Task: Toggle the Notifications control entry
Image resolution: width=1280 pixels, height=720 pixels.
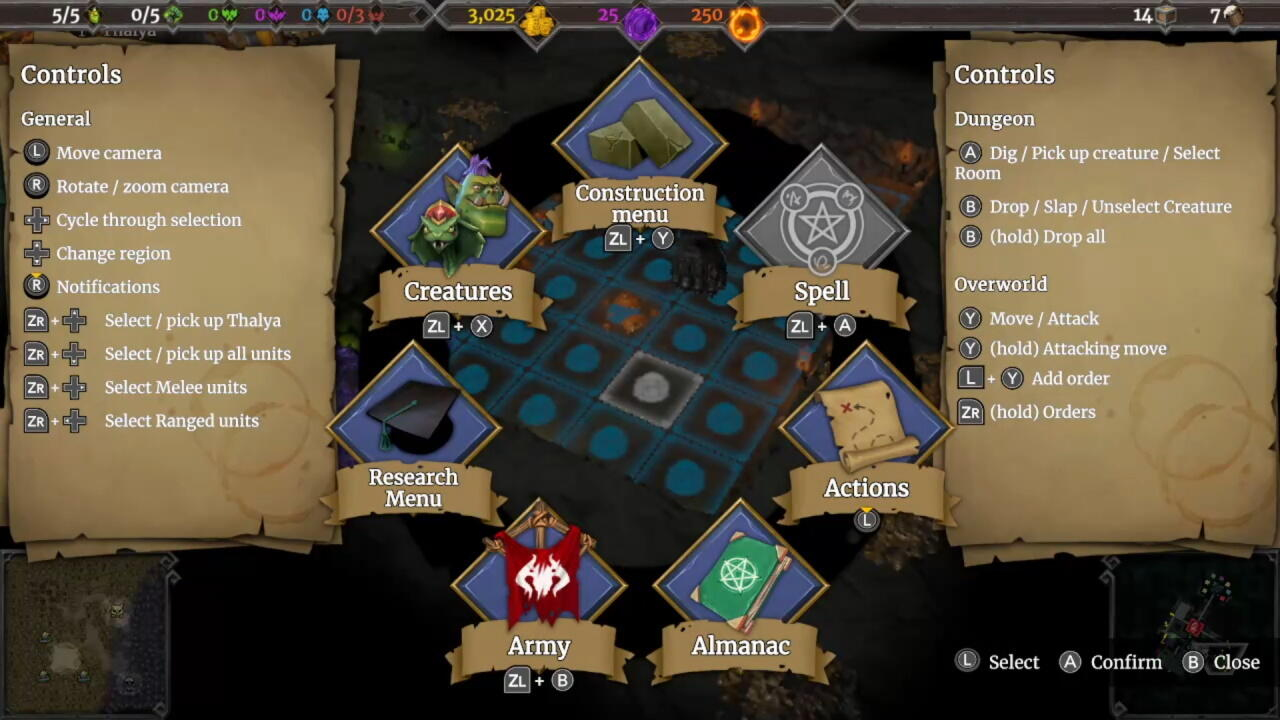Action: point(108,287)
